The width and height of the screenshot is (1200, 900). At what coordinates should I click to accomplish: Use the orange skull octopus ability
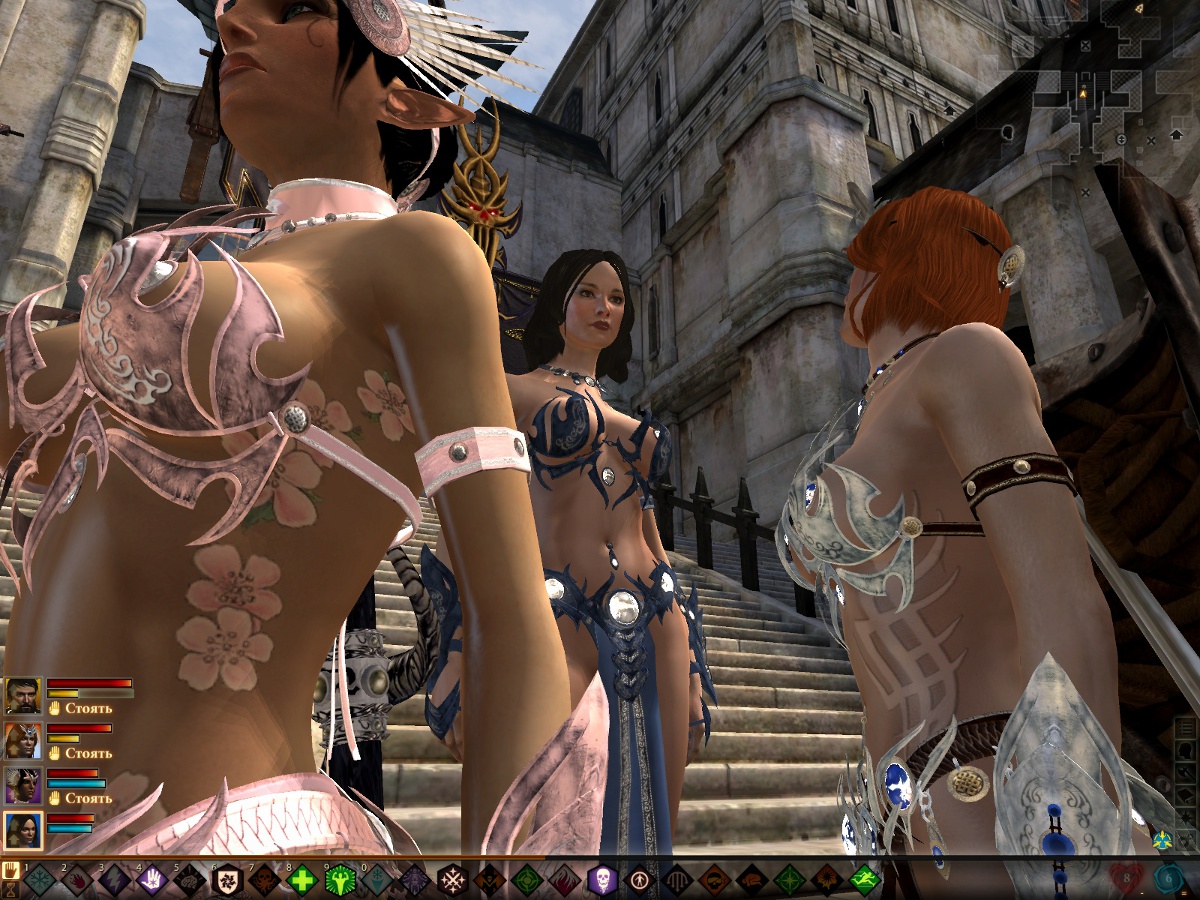[265, 880]
